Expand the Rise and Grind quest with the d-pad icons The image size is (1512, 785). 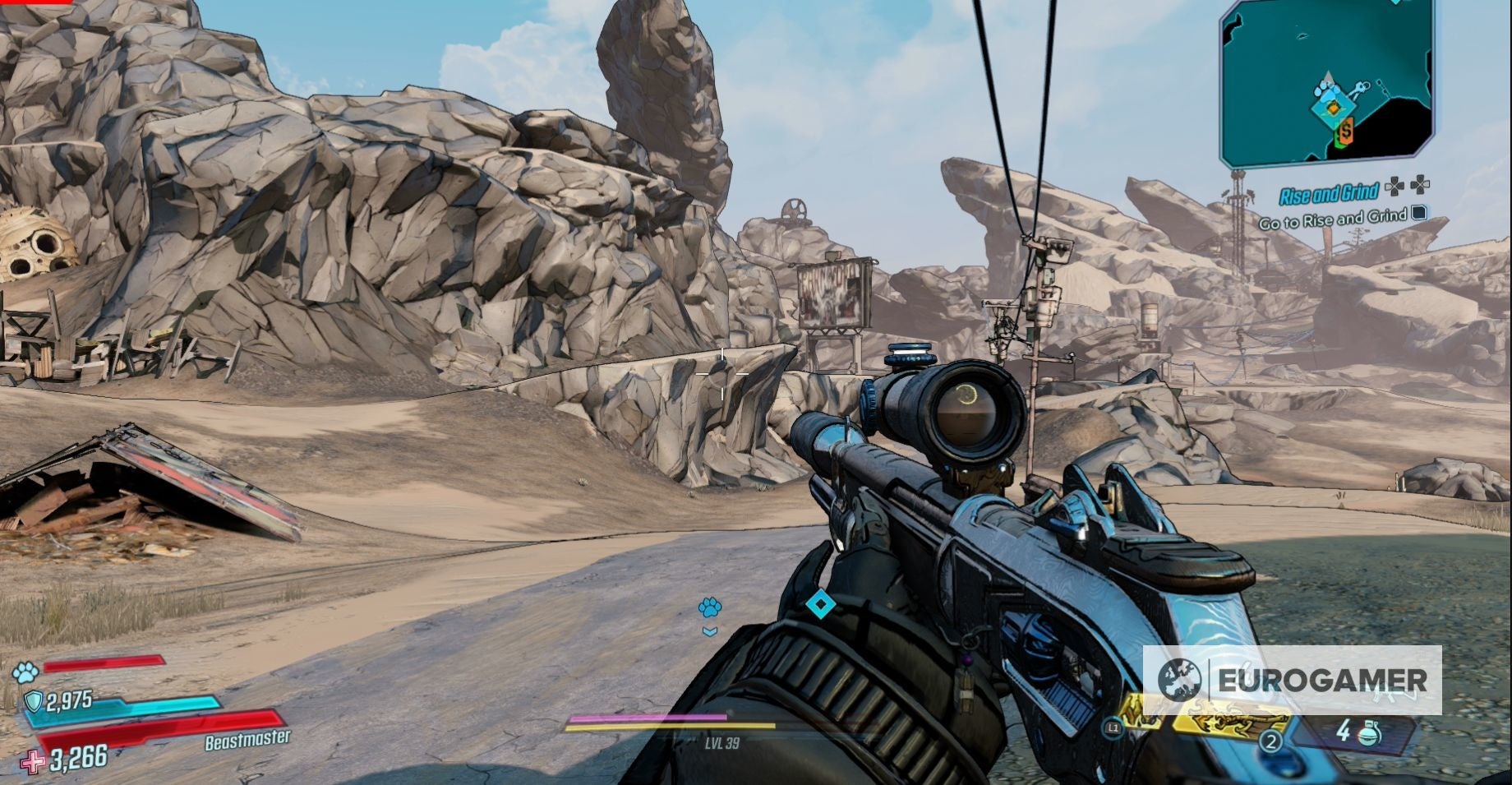[1408, 186]
